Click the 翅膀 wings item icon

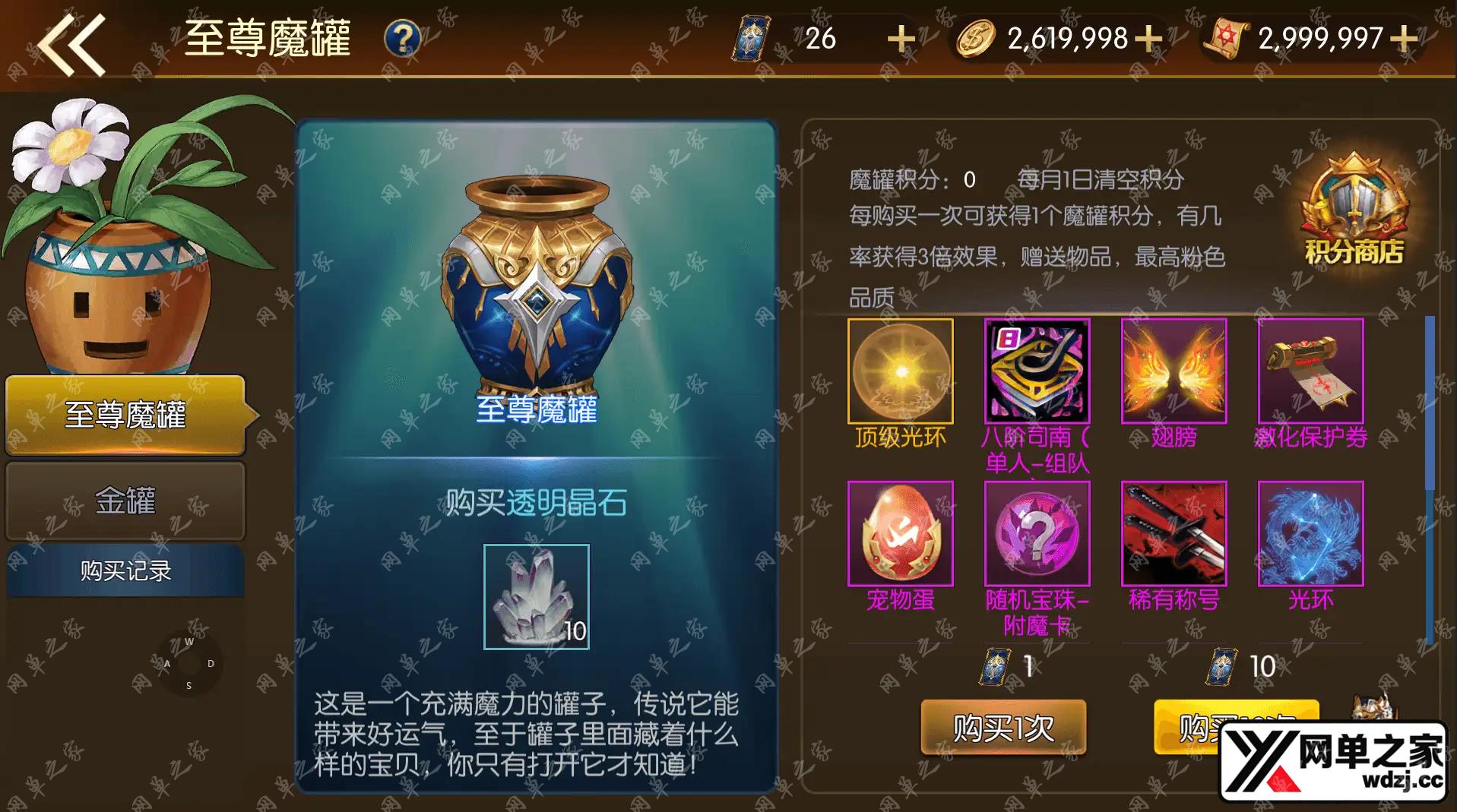pyautogui.click(x=1173, y=371)
